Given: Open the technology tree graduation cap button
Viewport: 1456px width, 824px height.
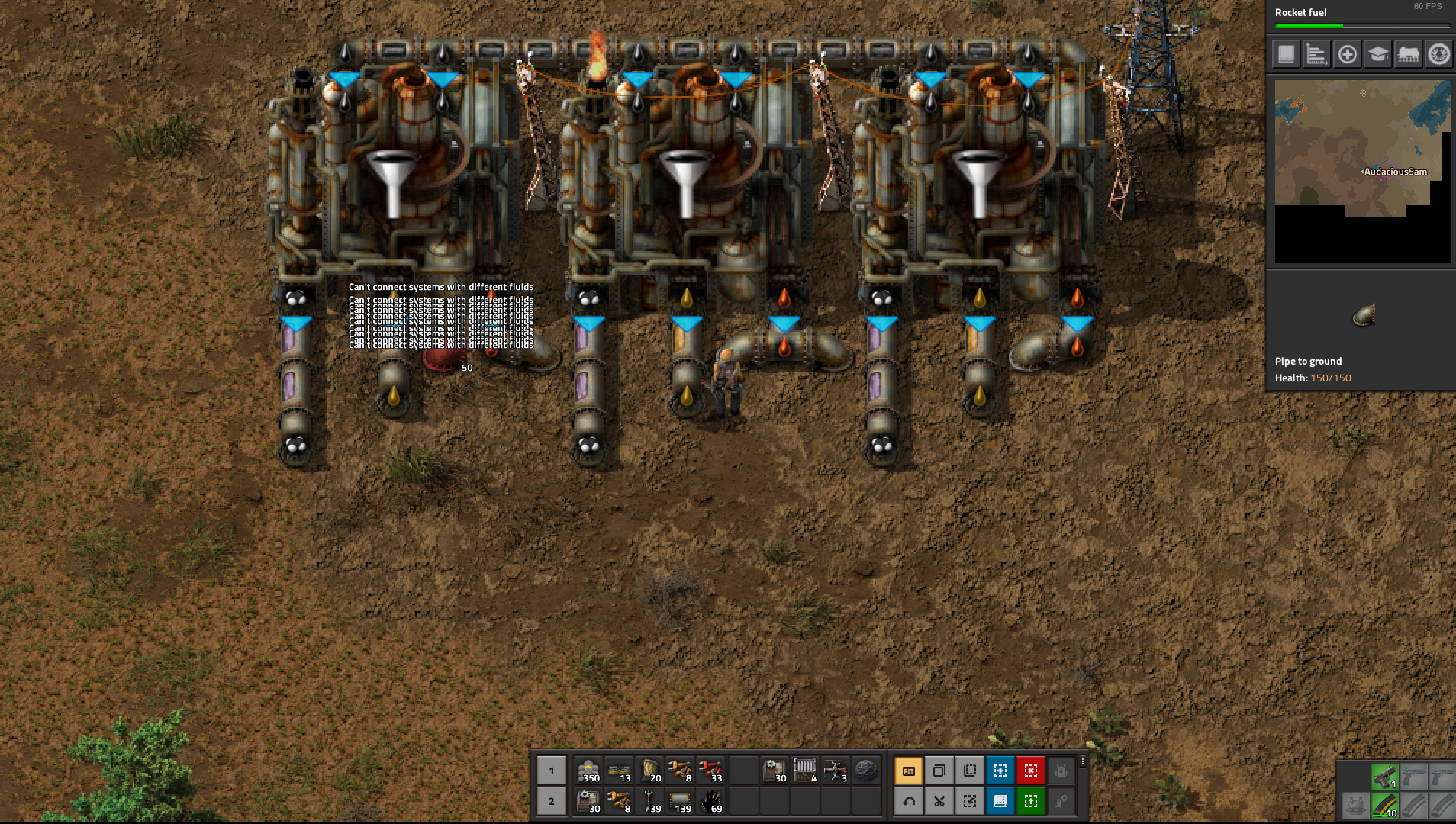Looking at the screenshot, I should point(1377,54).
